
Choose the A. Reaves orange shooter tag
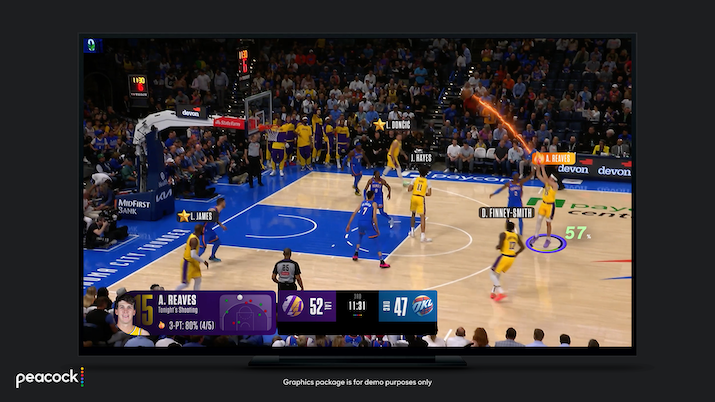click(555, 158)
